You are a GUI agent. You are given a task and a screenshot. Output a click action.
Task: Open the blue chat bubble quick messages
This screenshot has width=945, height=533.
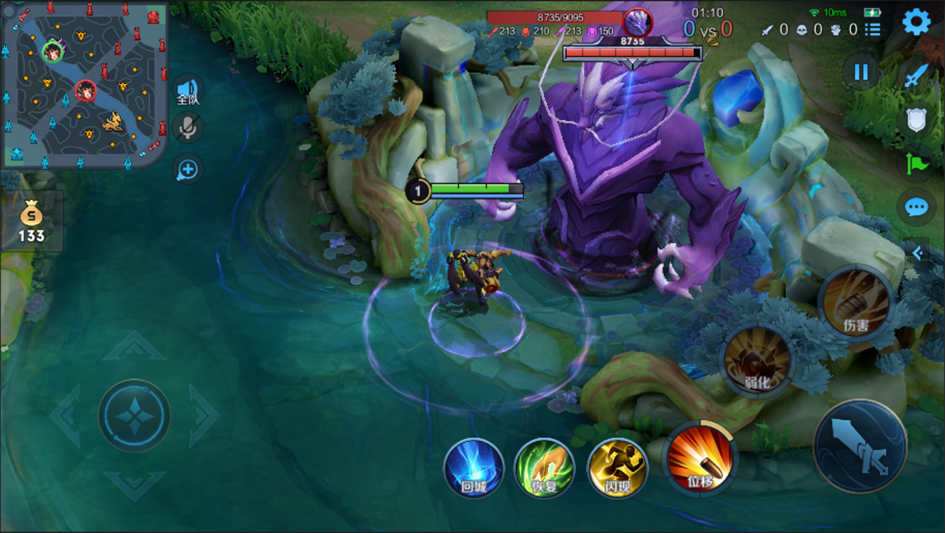(x=916, y=207)
